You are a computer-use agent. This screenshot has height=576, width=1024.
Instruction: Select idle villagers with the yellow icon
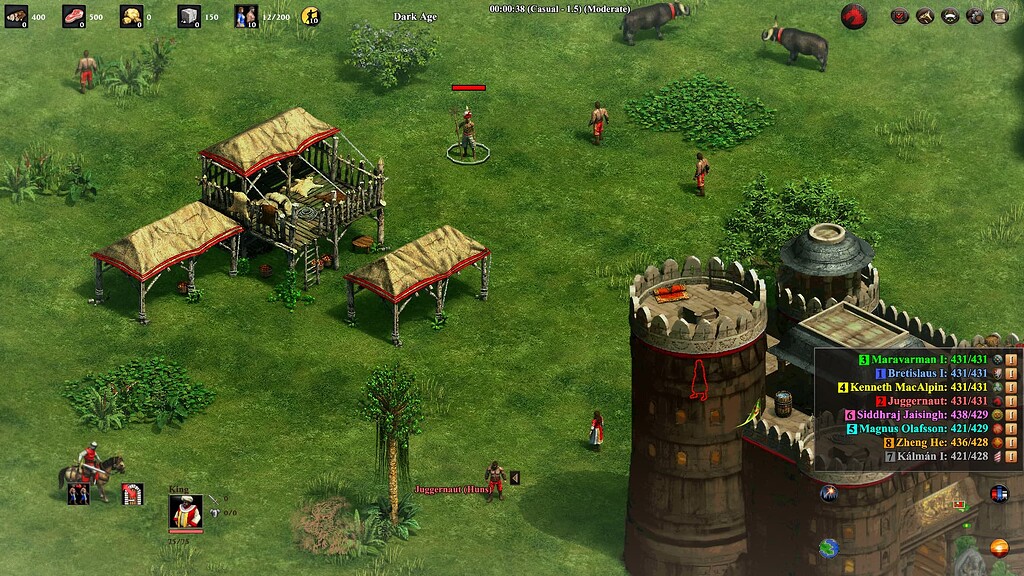pyautogui.click(x=310, y=15)
